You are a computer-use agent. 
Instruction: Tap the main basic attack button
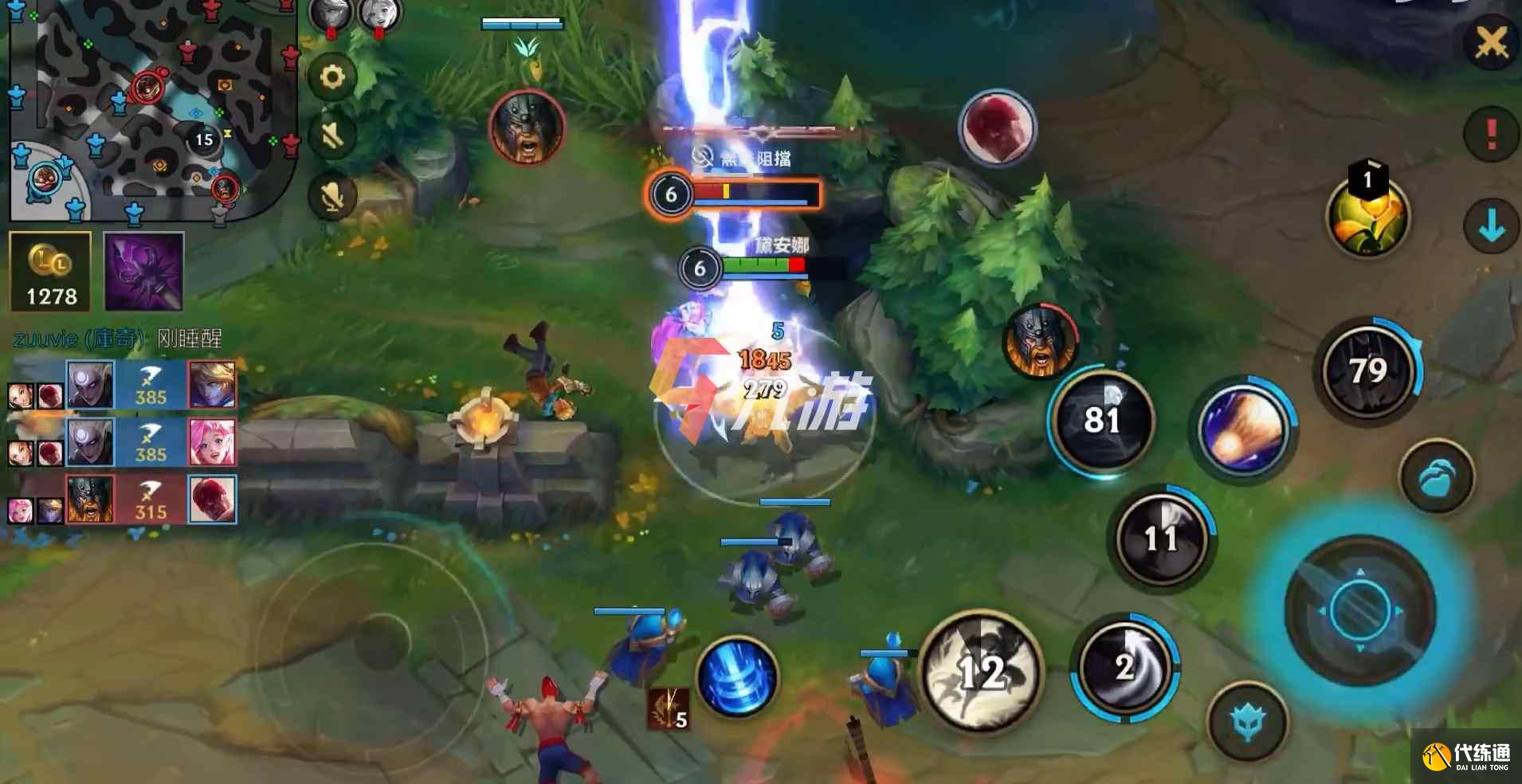click(x=1359, y=610)
